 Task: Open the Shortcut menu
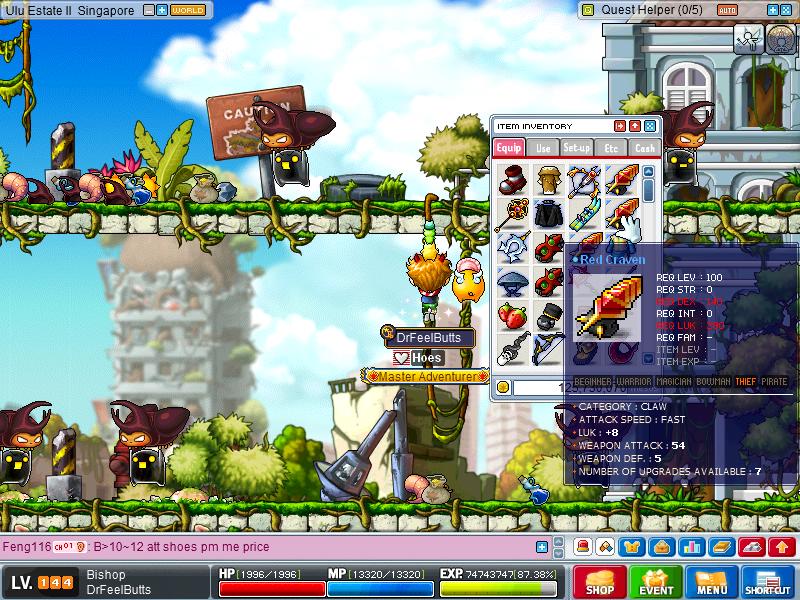768,581
